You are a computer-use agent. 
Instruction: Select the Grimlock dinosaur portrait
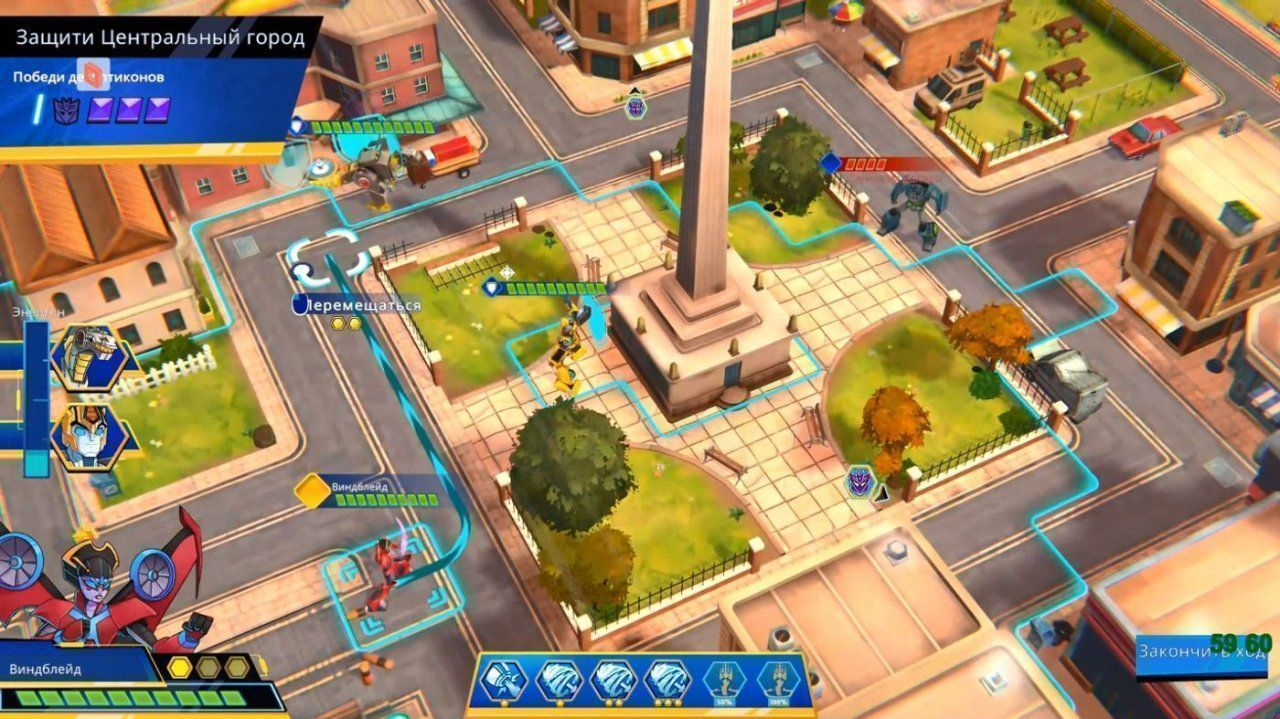point(88,357)
